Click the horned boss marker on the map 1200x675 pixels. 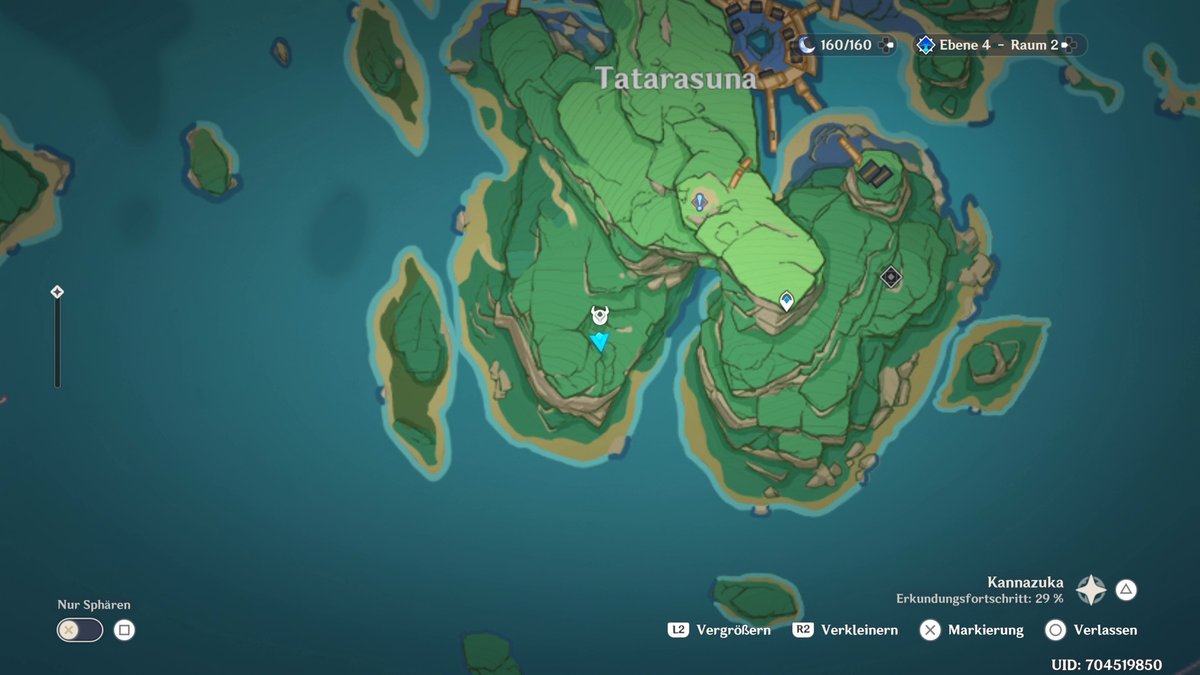pos(599,316)
